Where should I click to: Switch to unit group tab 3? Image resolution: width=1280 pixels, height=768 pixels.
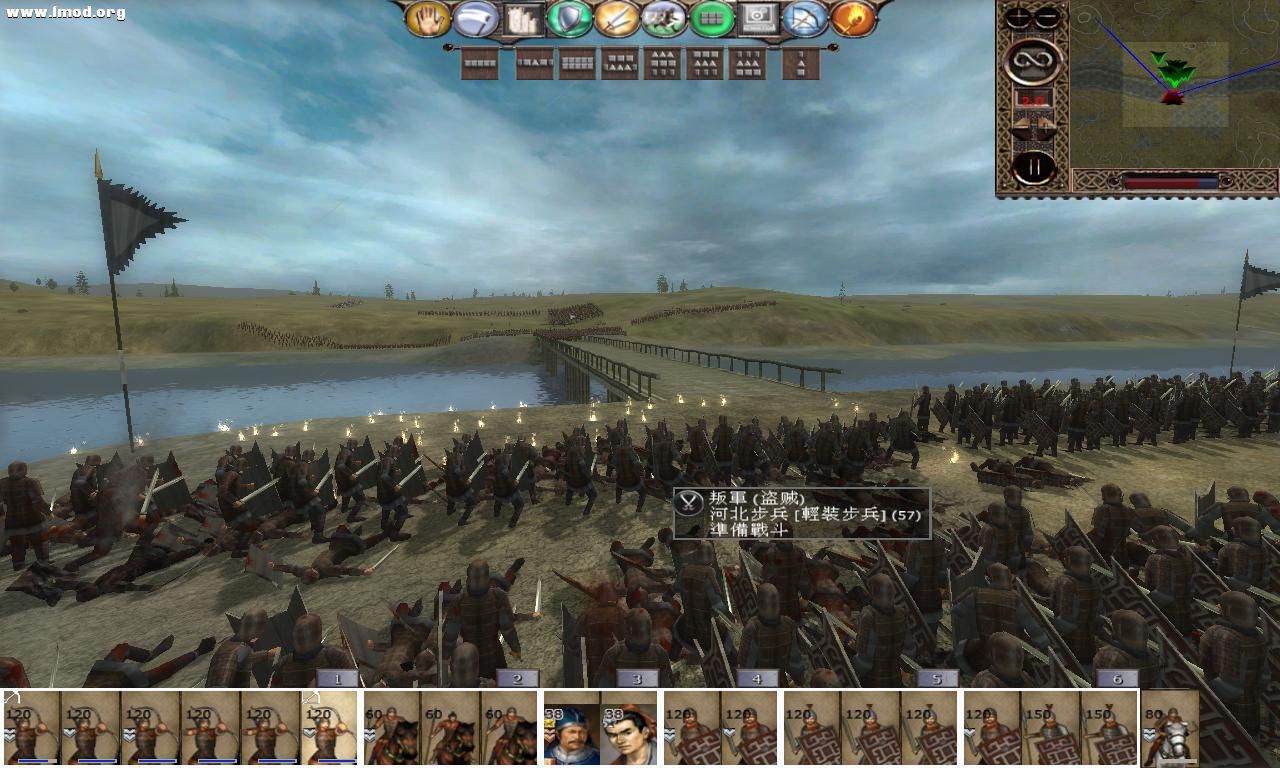tap(636, 677)
